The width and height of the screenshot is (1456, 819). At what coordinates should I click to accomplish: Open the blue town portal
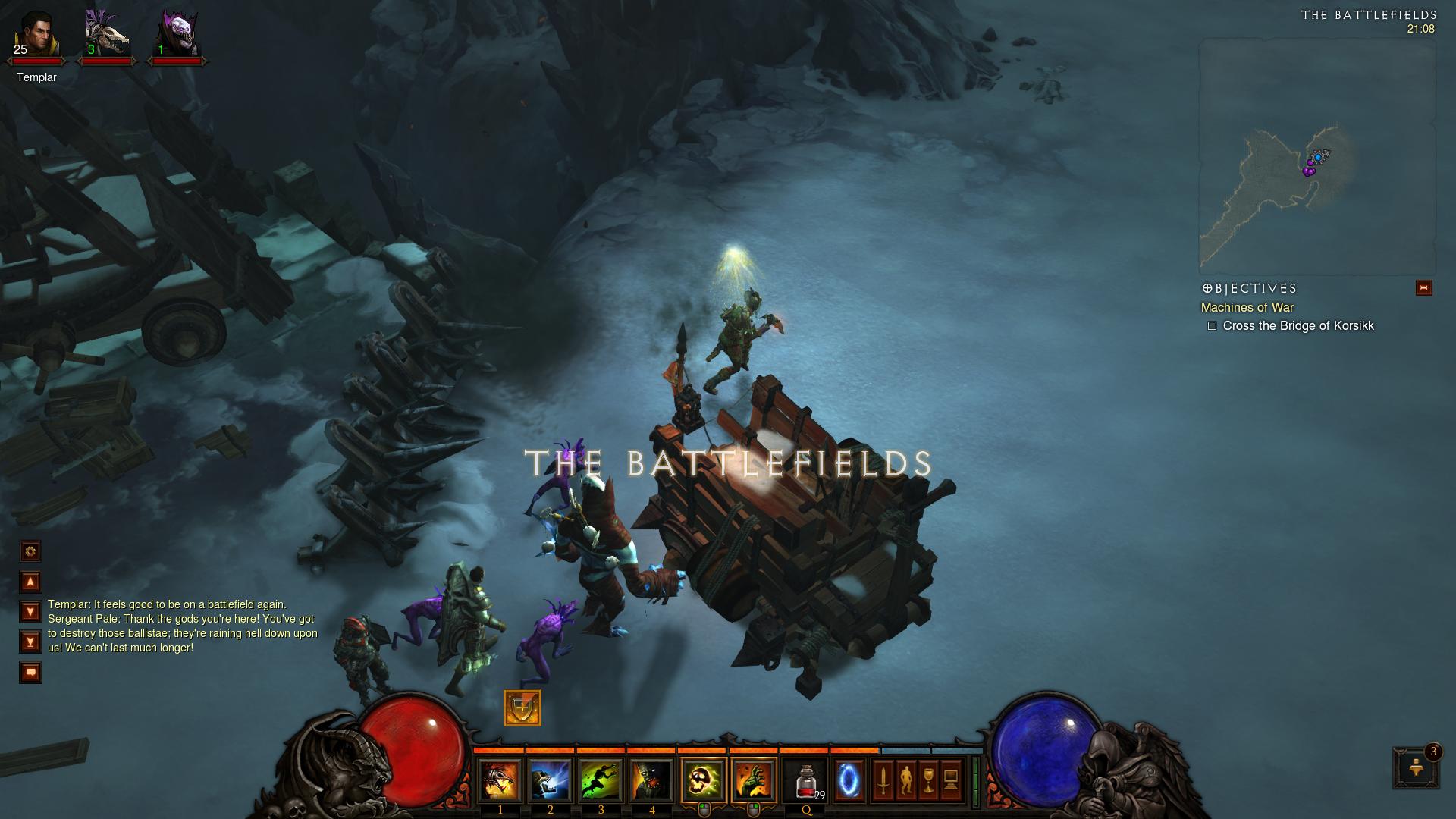click(x=849, y=780)
